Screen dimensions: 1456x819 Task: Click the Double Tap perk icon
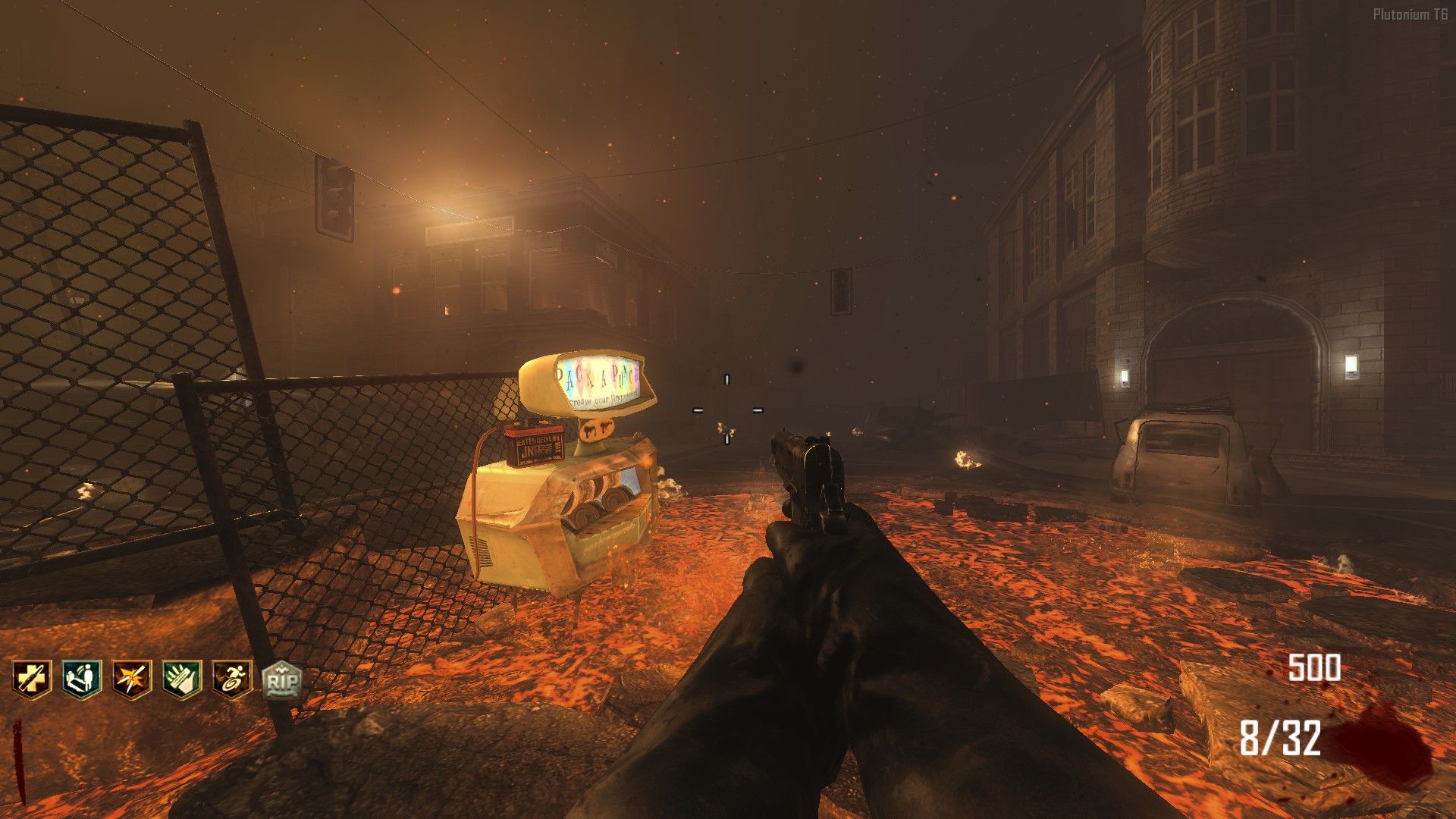(131, 679)
